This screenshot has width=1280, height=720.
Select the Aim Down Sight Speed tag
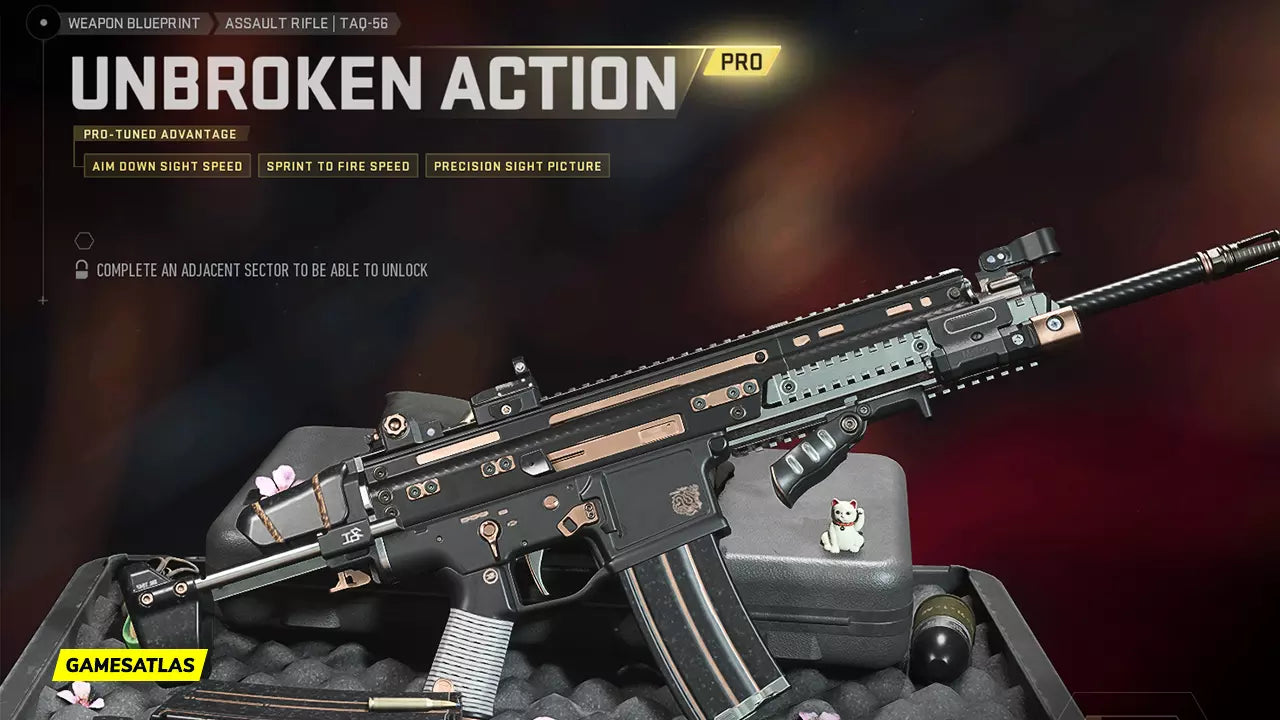tap(167, 166)
